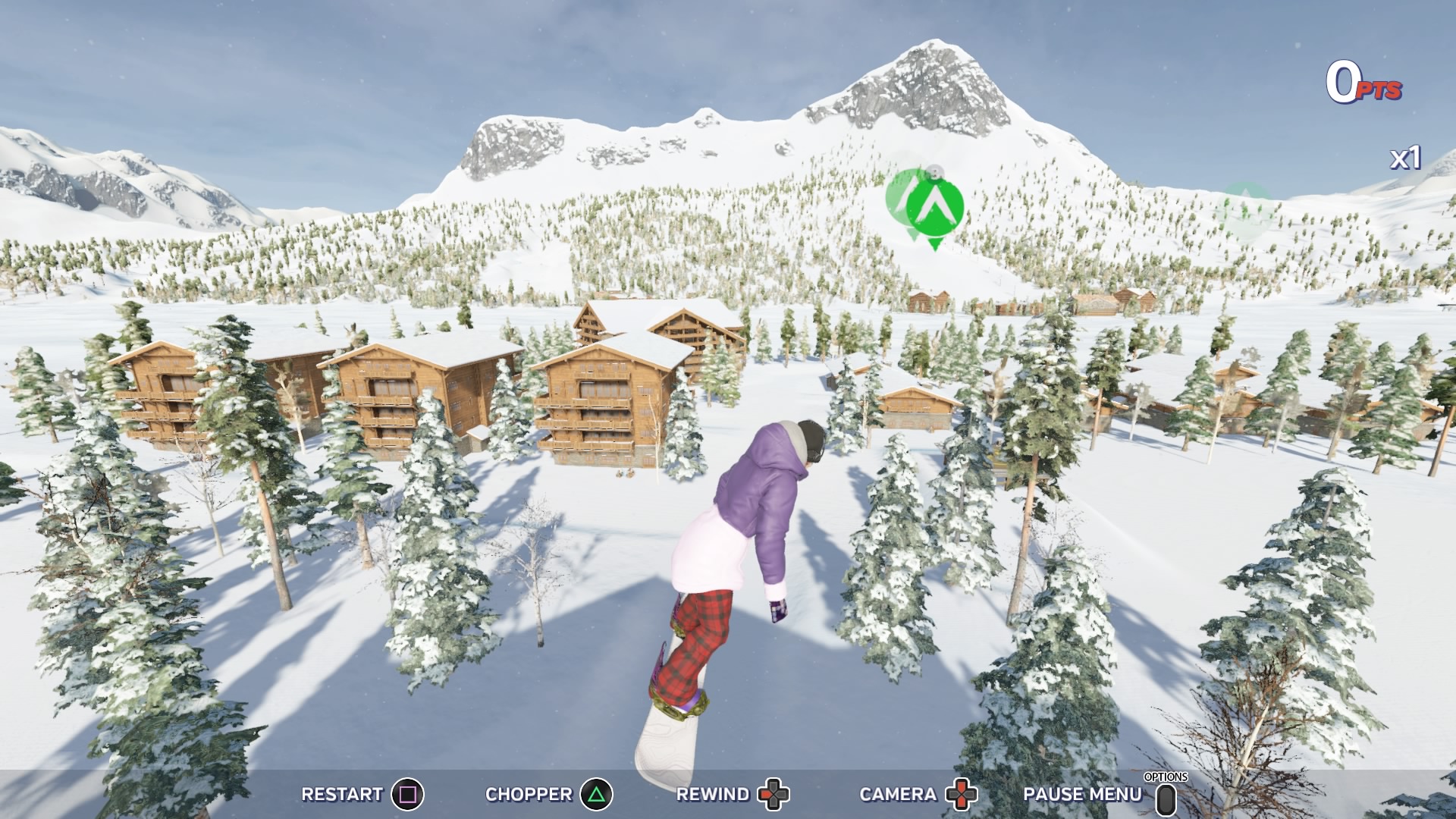Select the bright green mountain drop-point marker
This screenshot has height=819, width=1456.
[x=934, y=207]
